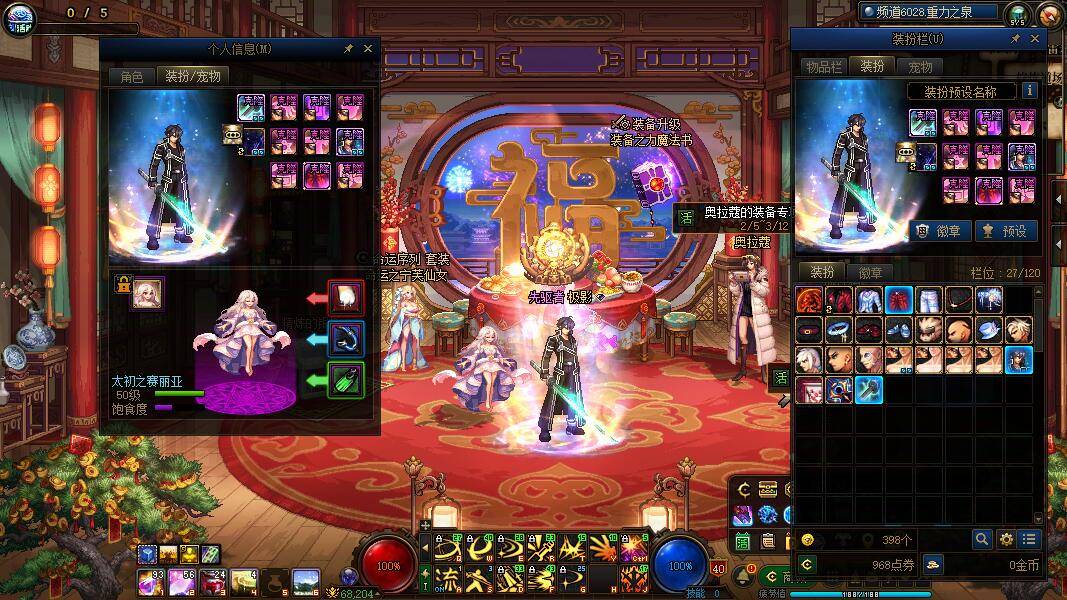
Task: Open the 物品栏 items tab
Action: (x=824, y=67)
